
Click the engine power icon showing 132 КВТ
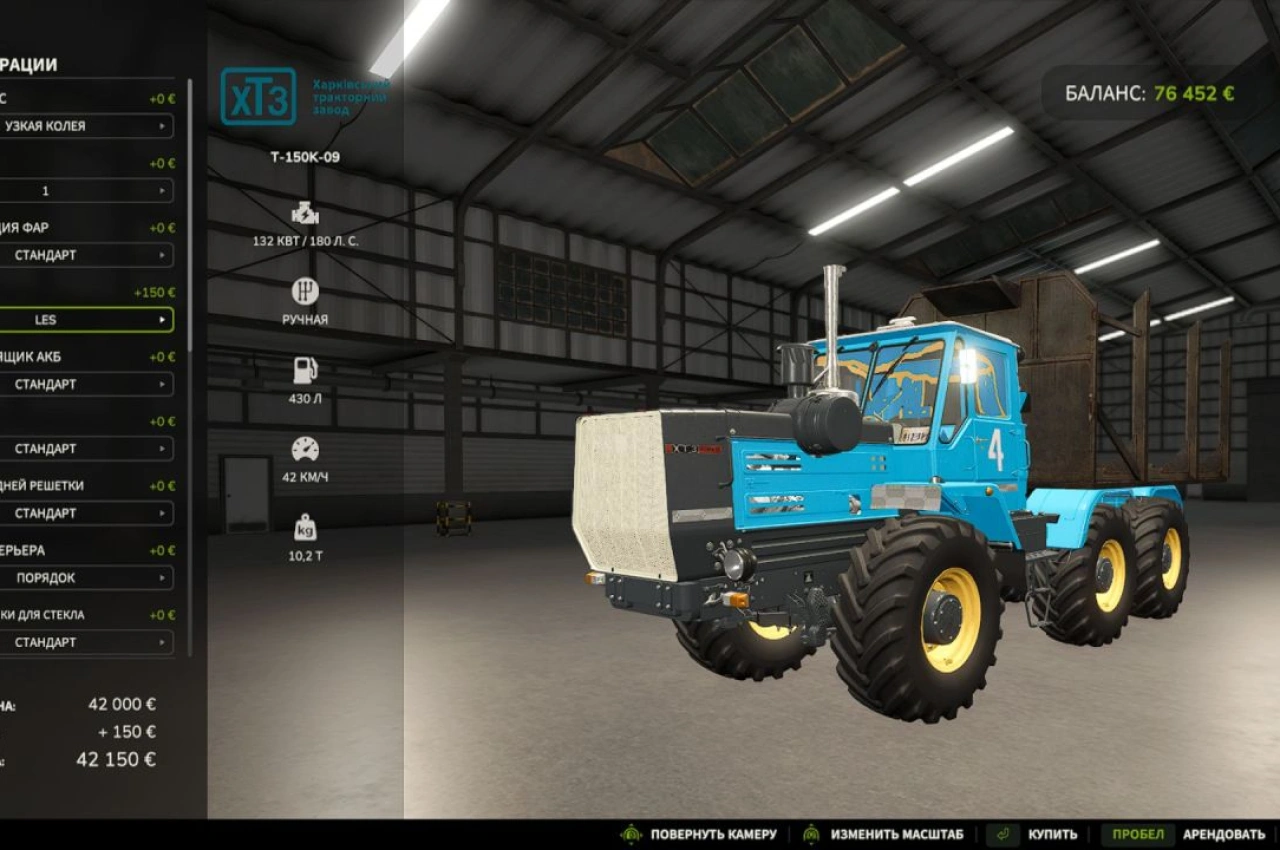[303, 213]
